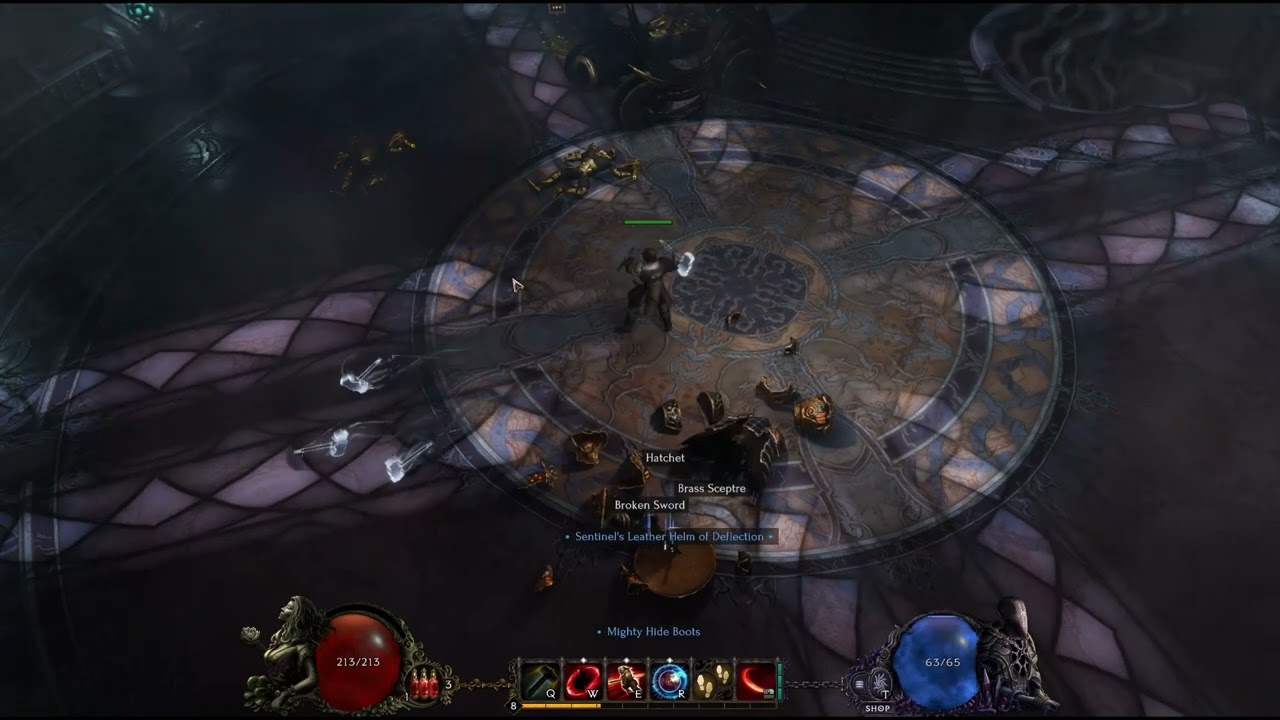Choose the footprints movement skill slot
The image size is (1280, 720).
[x=712, y=682]
